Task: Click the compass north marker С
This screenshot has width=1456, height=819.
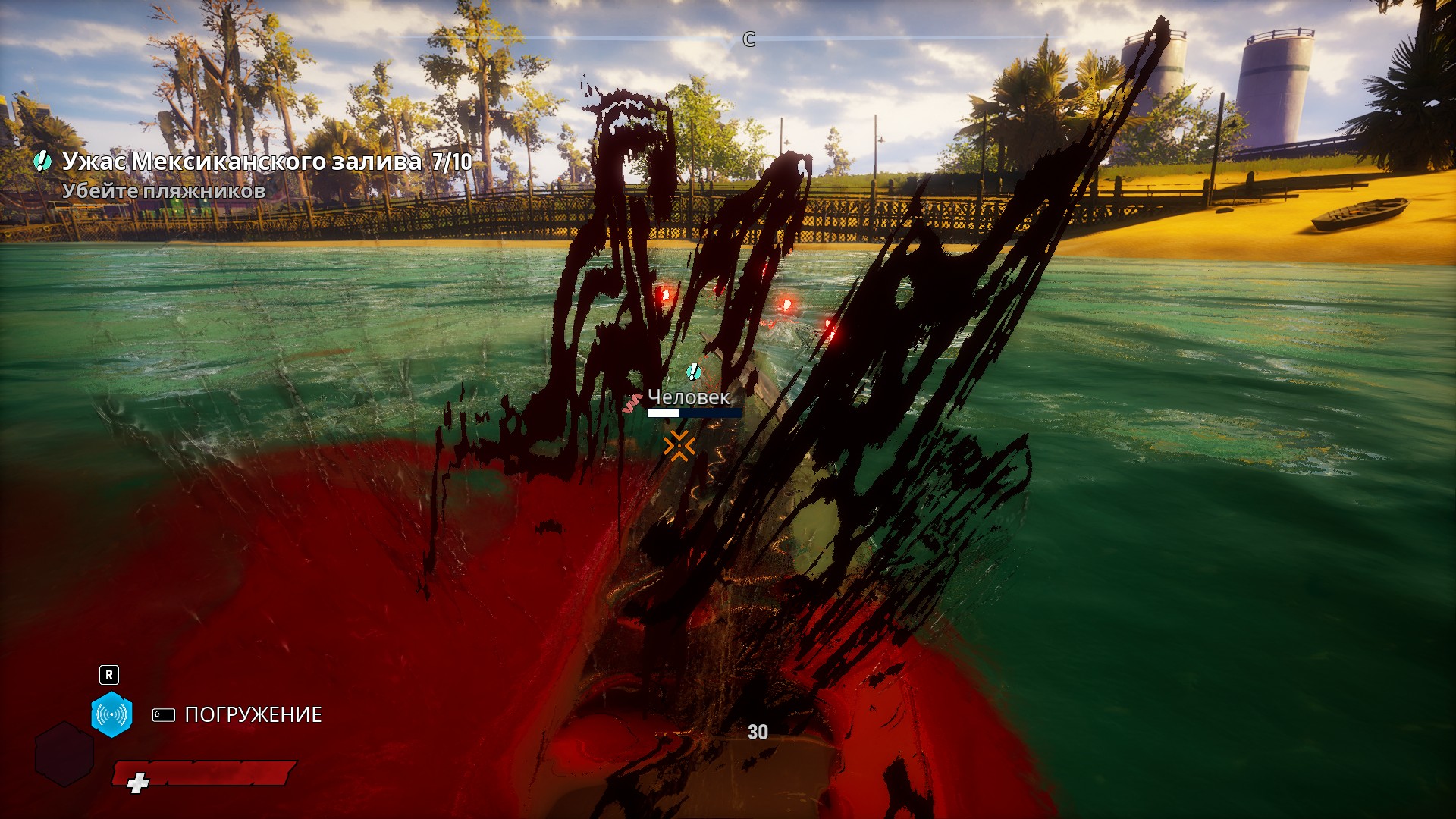Action: [749, 39]
